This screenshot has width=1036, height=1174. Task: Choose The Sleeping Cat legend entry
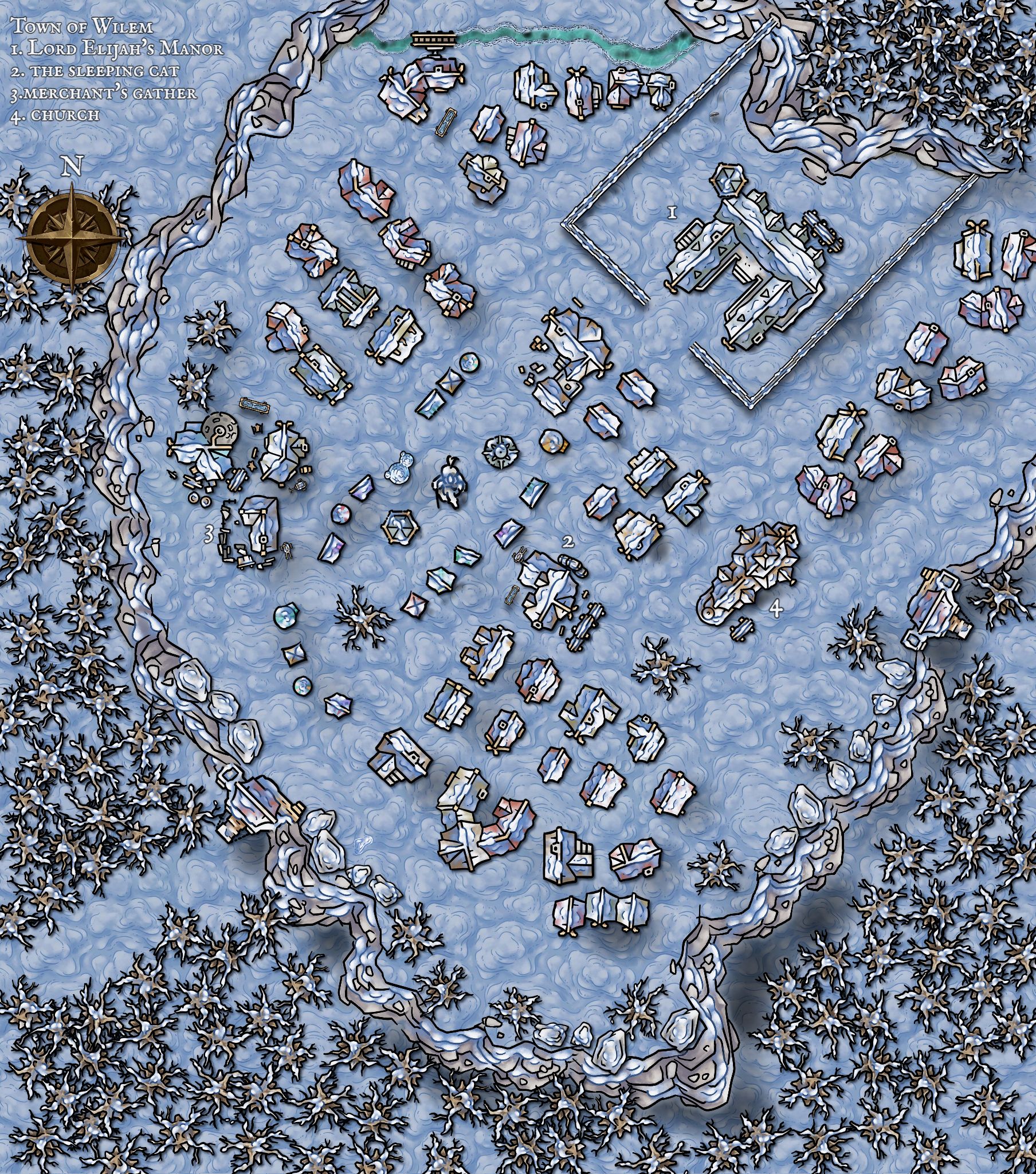point(95,71)
